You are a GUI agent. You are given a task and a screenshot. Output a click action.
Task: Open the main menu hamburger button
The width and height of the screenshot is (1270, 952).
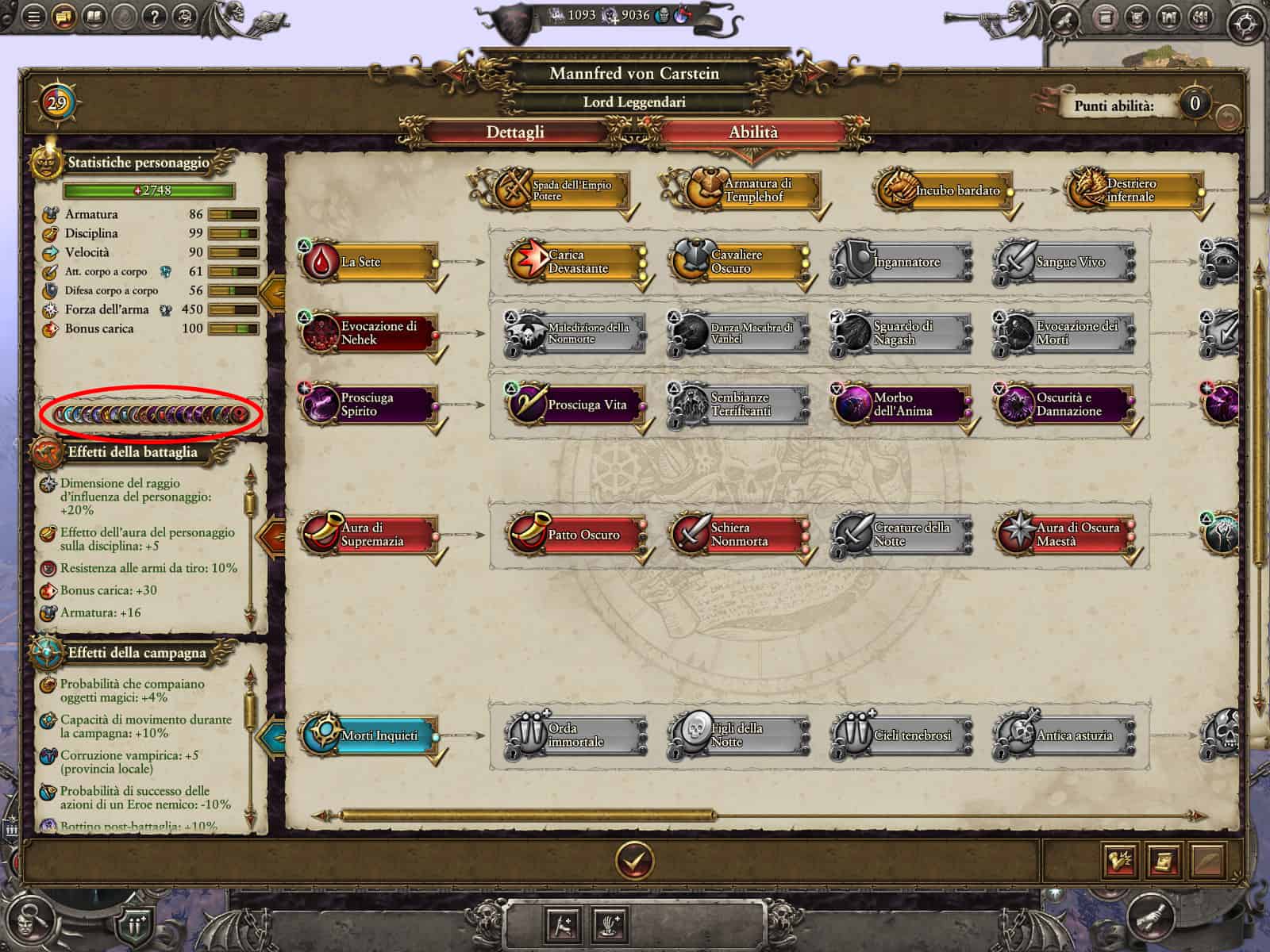click(33, 16)
